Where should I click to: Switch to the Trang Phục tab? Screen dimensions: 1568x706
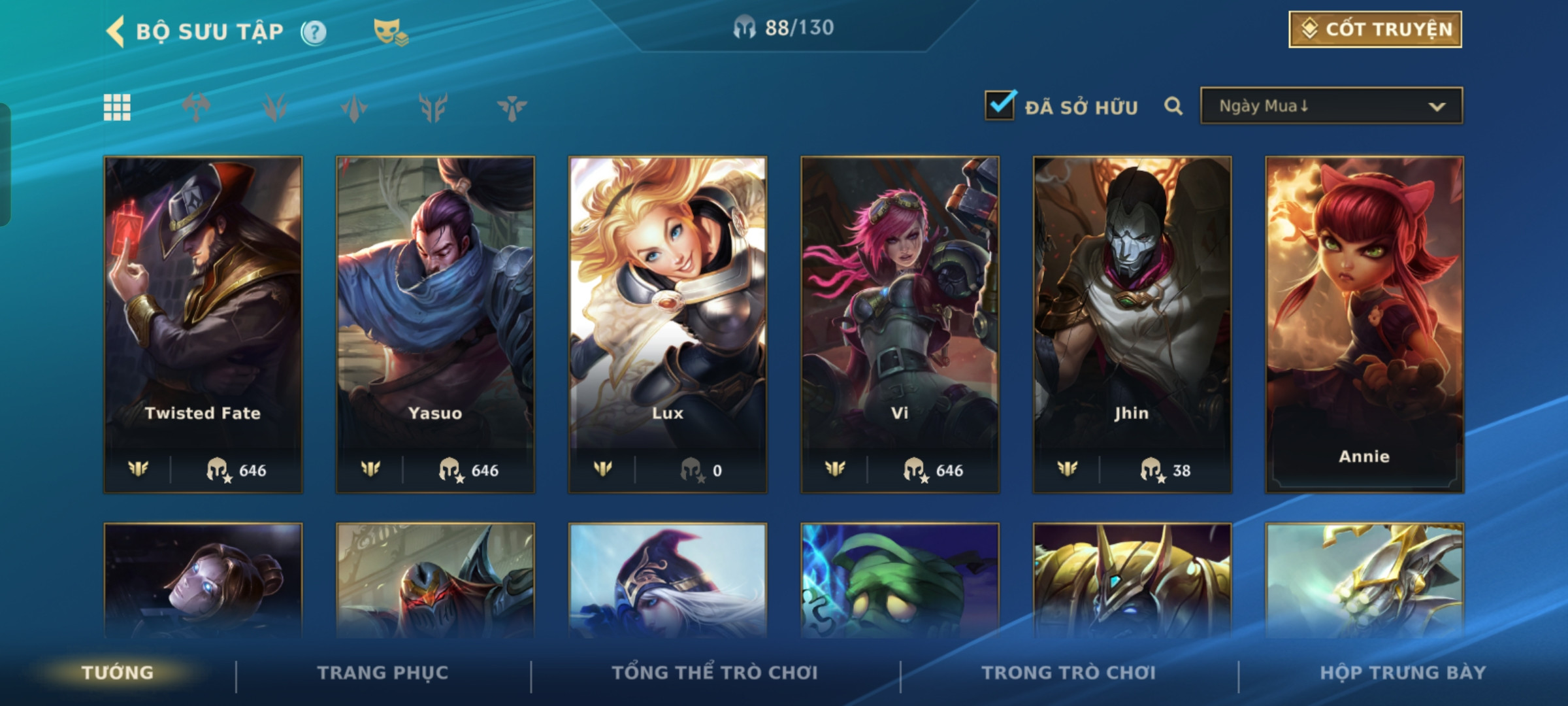(x=383, y=673)
